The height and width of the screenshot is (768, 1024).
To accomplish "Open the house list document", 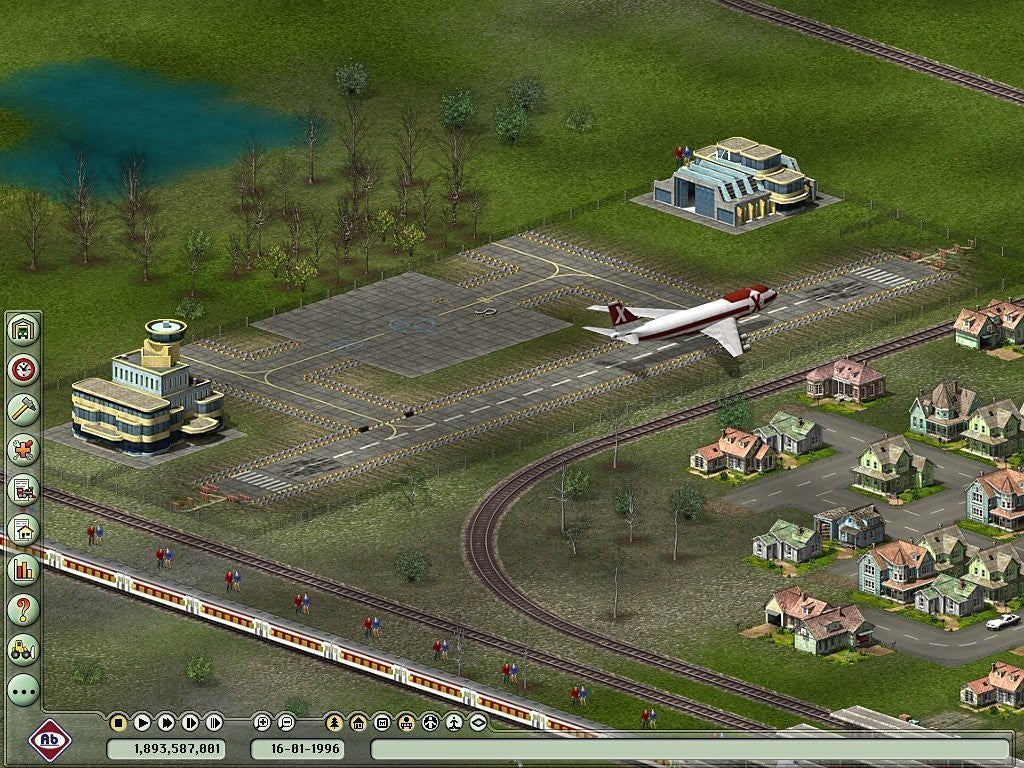I will 23,529.
